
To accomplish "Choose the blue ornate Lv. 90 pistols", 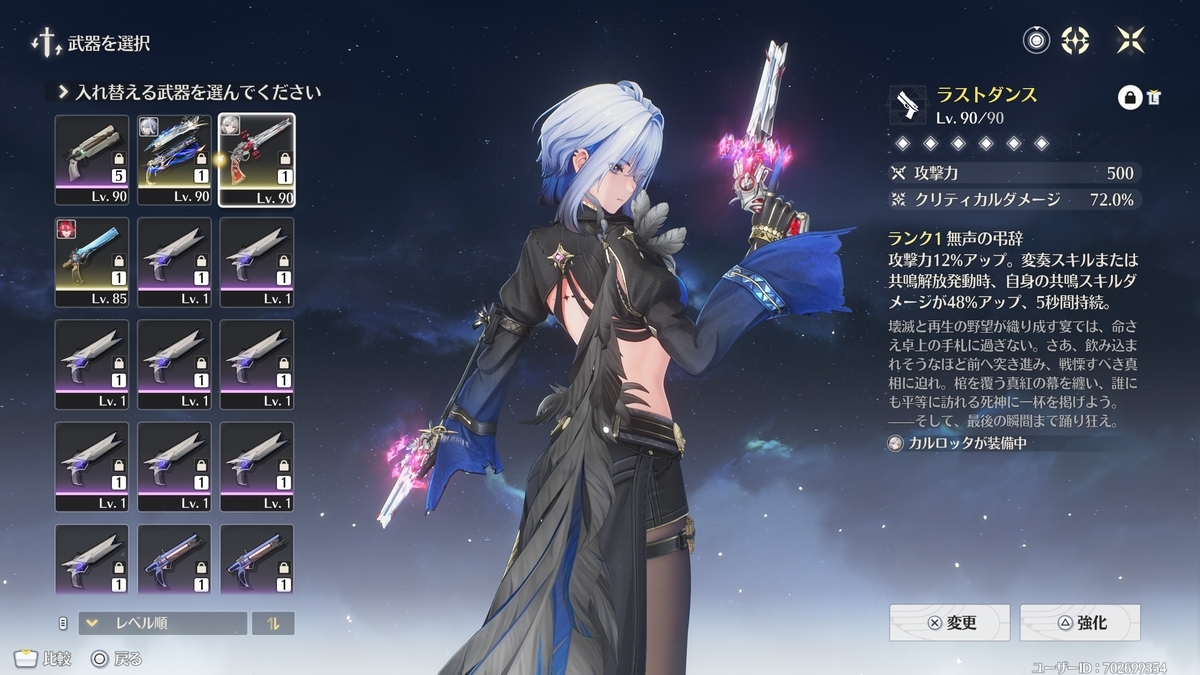I will (174, 158).
